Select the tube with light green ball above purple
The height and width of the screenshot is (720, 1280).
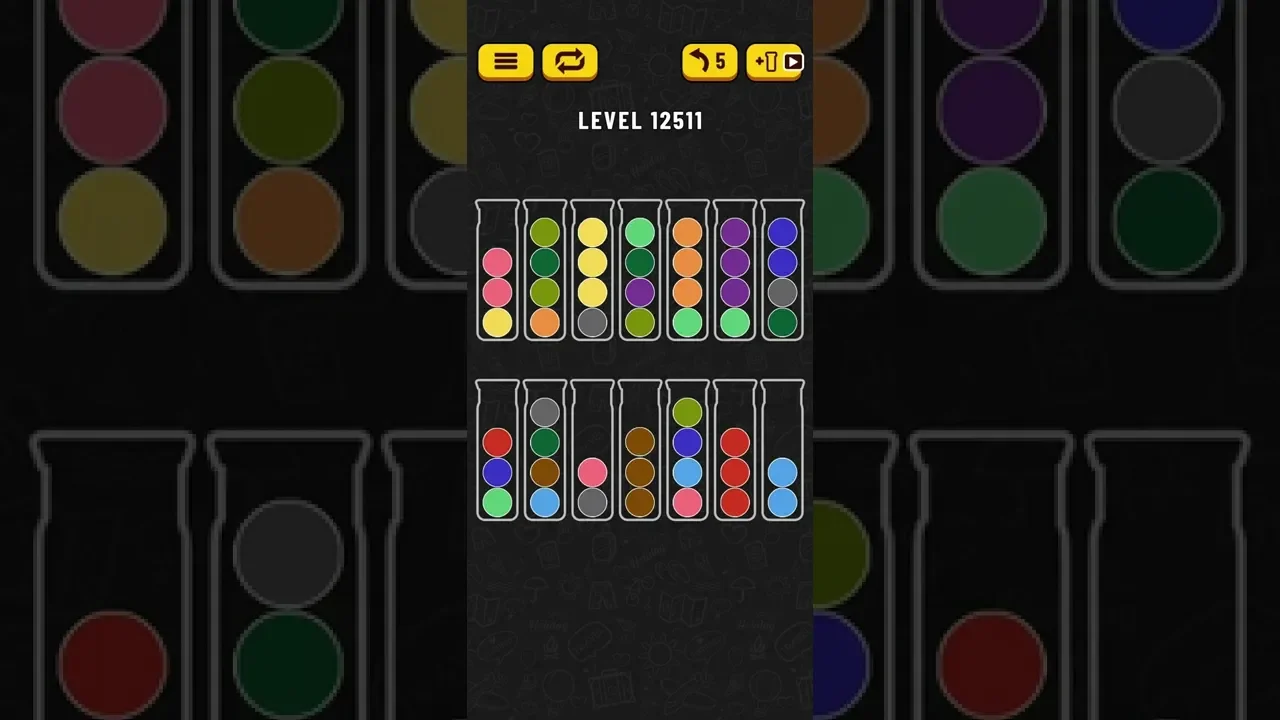[x=639, y=272]
